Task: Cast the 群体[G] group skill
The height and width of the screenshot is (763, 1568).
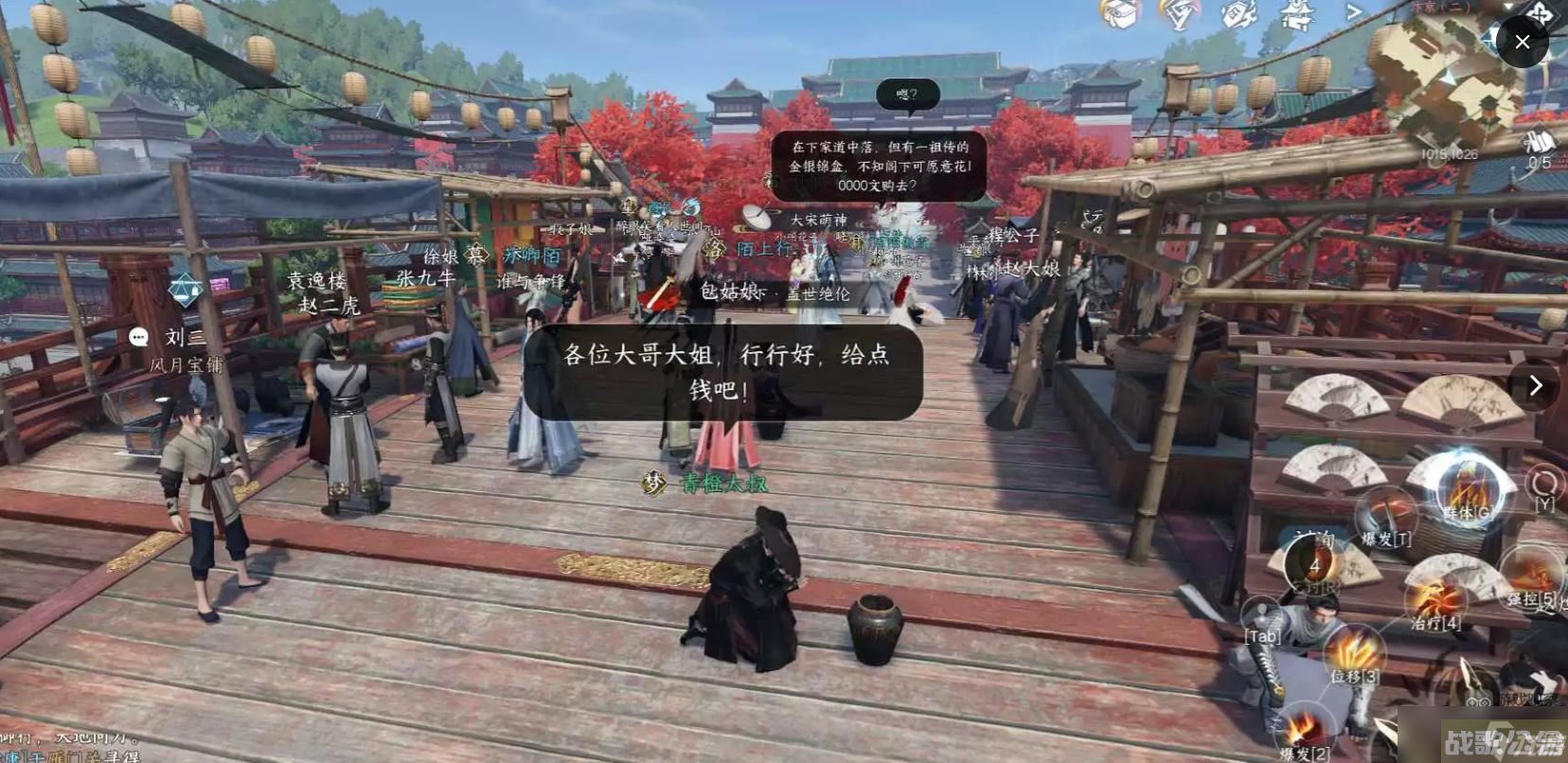Action: point(1463,492)
